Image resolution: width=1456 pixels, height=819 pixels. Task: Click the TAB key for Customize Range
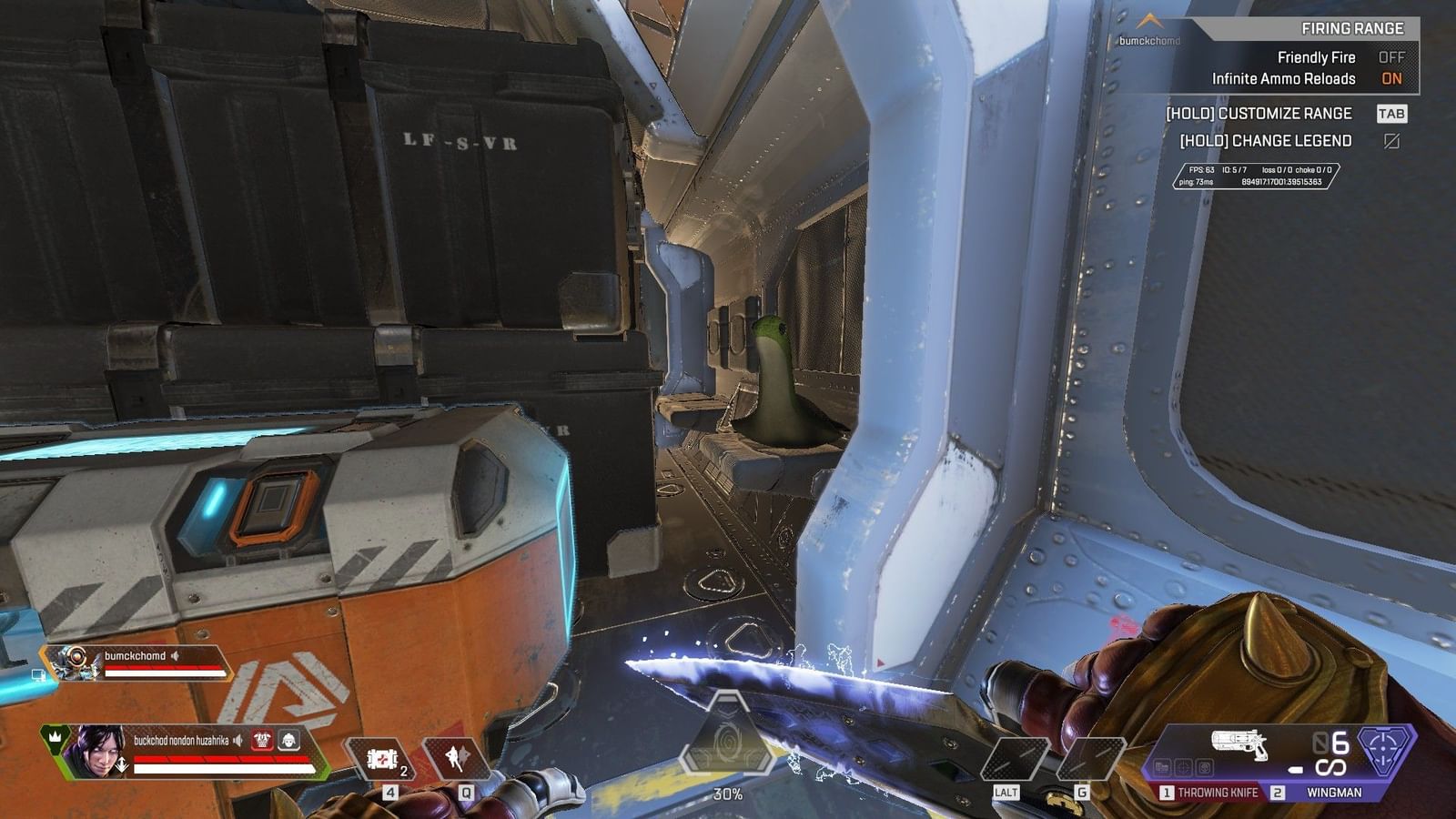pyautogui.click(x=1390, y=115)
